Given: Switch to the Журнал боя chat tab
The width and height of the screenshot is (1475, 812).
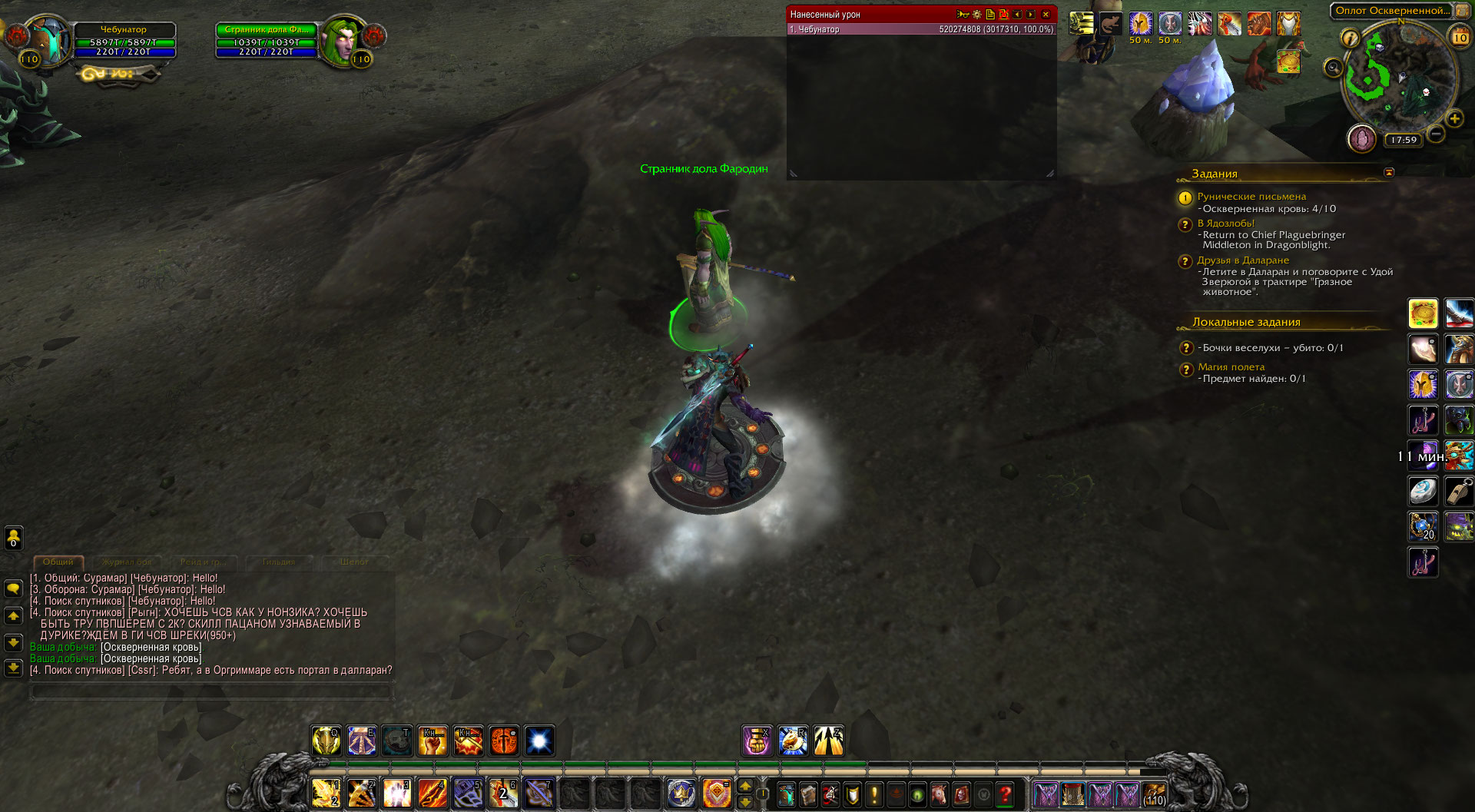Looking at the screenshot, I should coord(128,562).
